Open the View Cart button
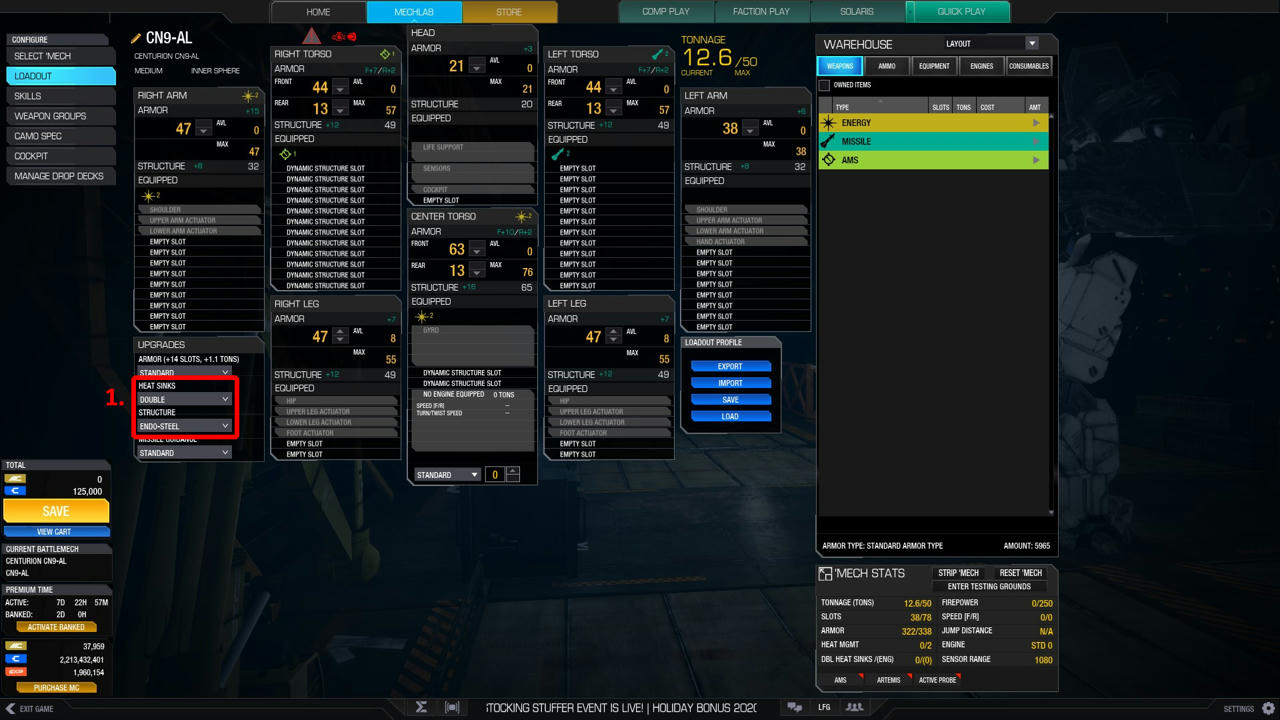The height and width of the screenshot is (720, 1280). coord(56,532)
